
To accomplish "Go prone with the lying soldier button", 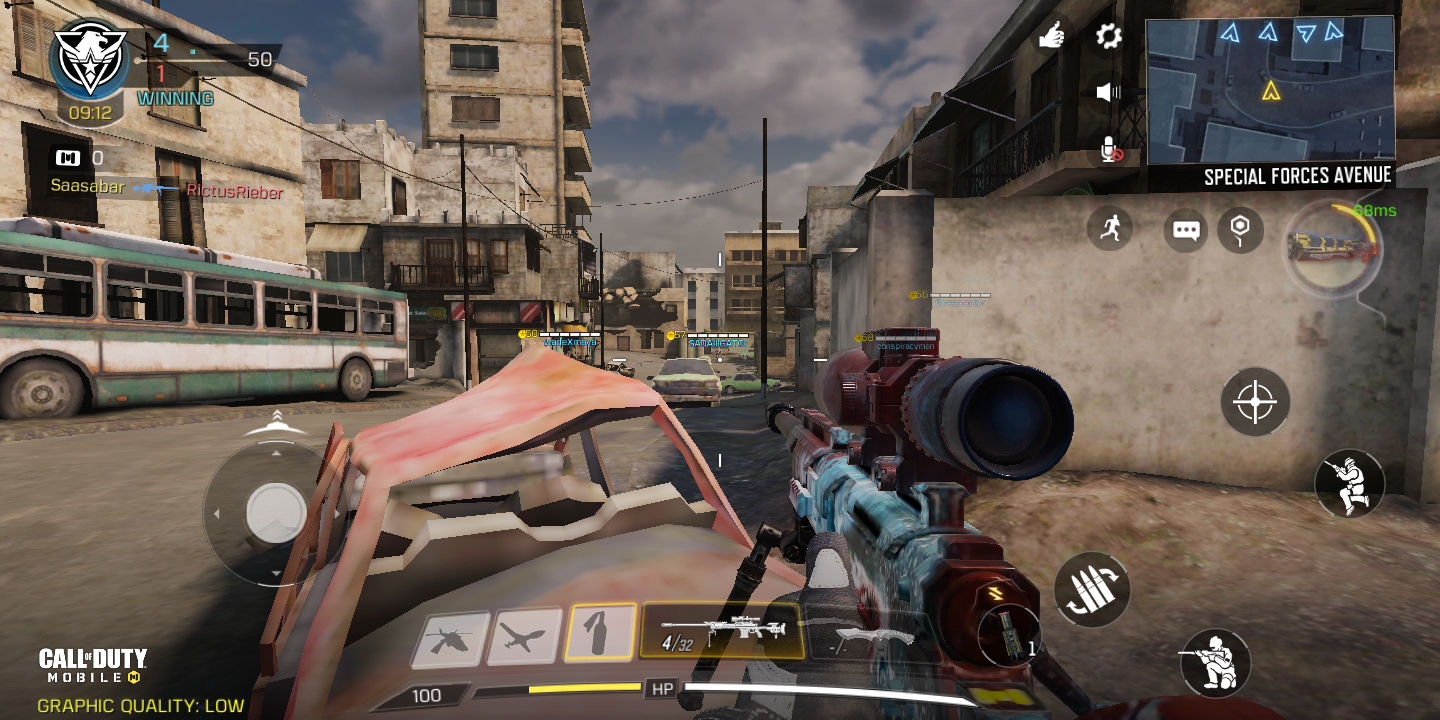I will [x=1215, y=663].
